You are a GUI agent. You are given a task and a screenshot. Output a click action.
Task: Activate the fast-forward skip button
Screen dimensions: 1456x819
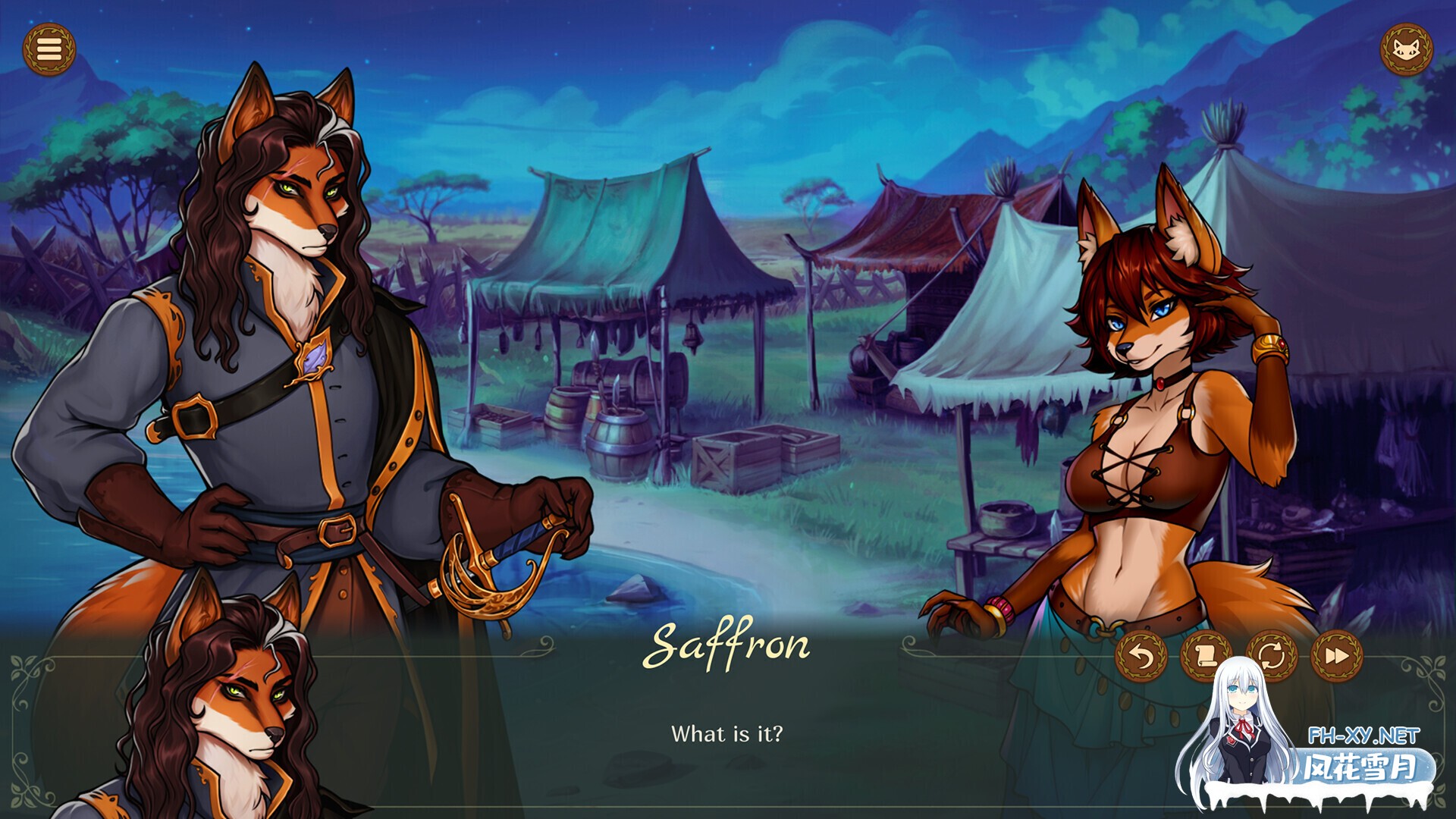[x=1337, y=656]
